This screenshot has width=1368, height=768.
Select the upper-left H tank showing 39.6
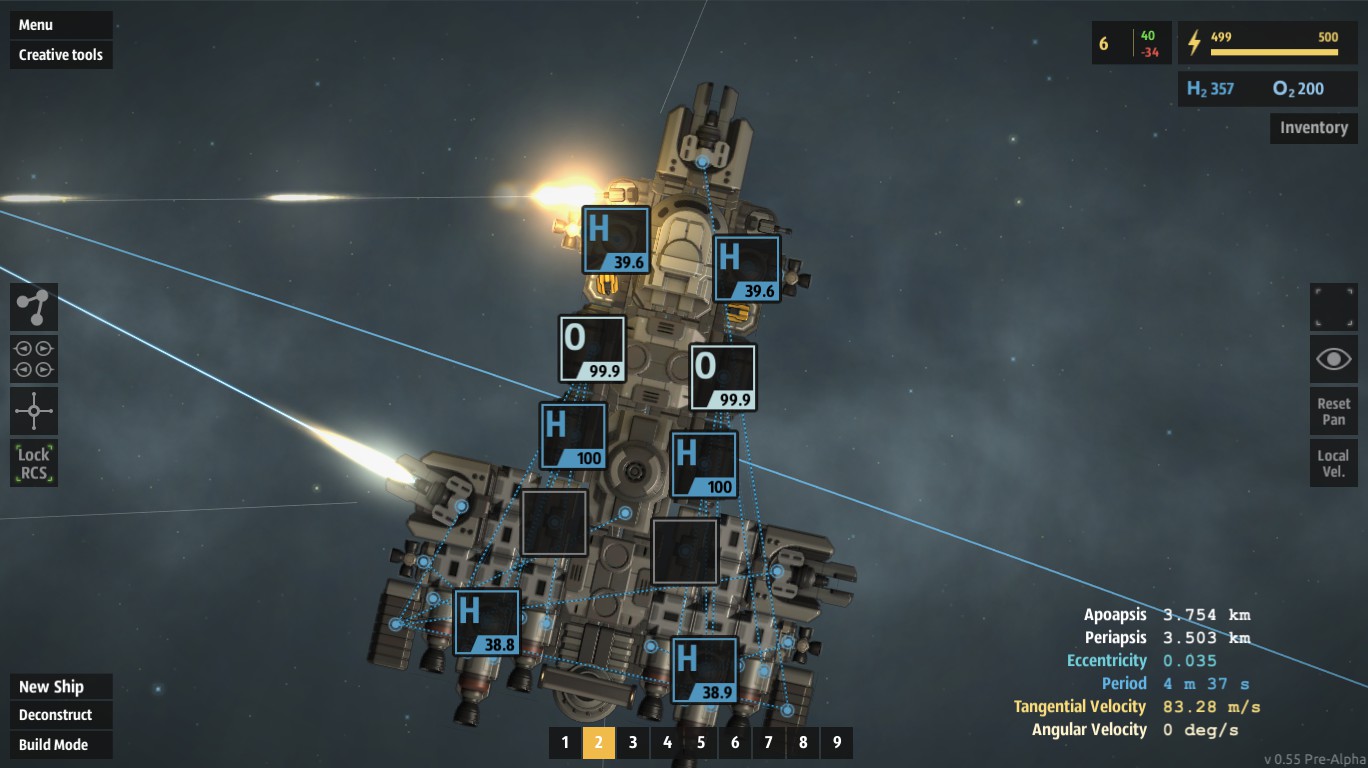coord(614,240)
